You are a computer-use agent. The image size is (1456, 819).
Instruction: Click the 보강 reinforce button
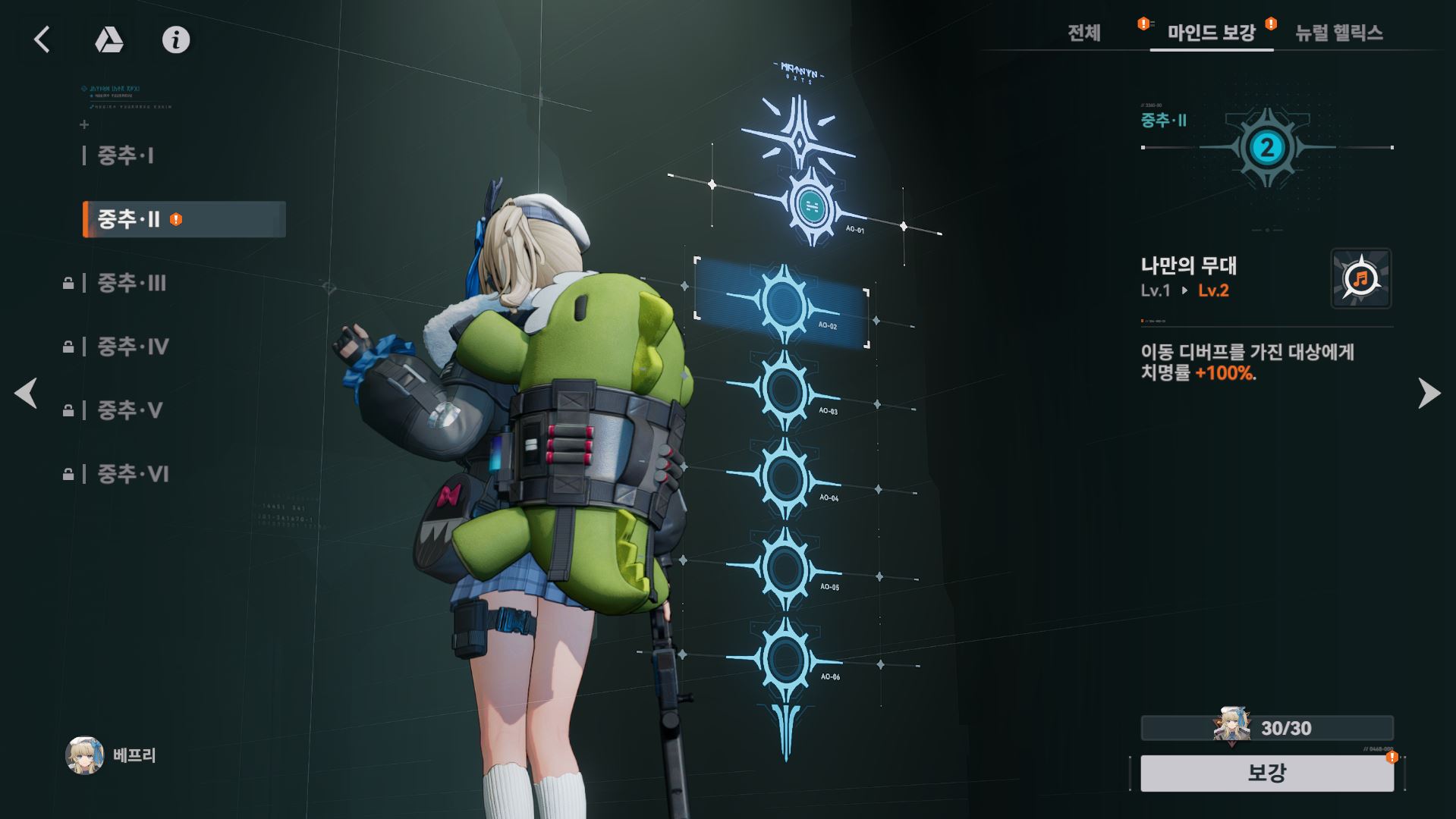pyautogui.click(x=1266, y=773)
